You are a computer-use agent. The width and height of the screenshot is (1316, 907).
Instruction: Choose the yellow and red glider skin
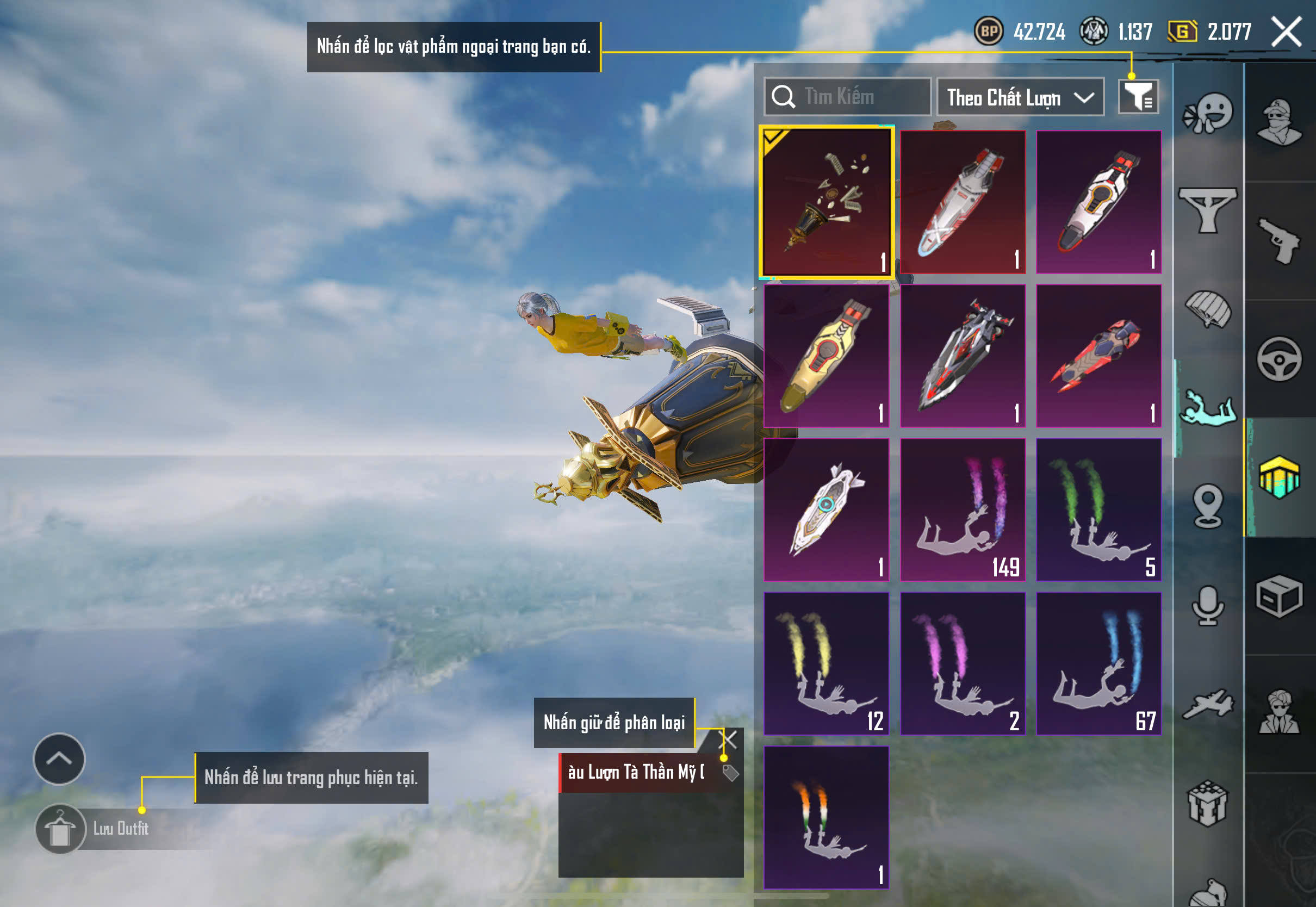[826, 356]
